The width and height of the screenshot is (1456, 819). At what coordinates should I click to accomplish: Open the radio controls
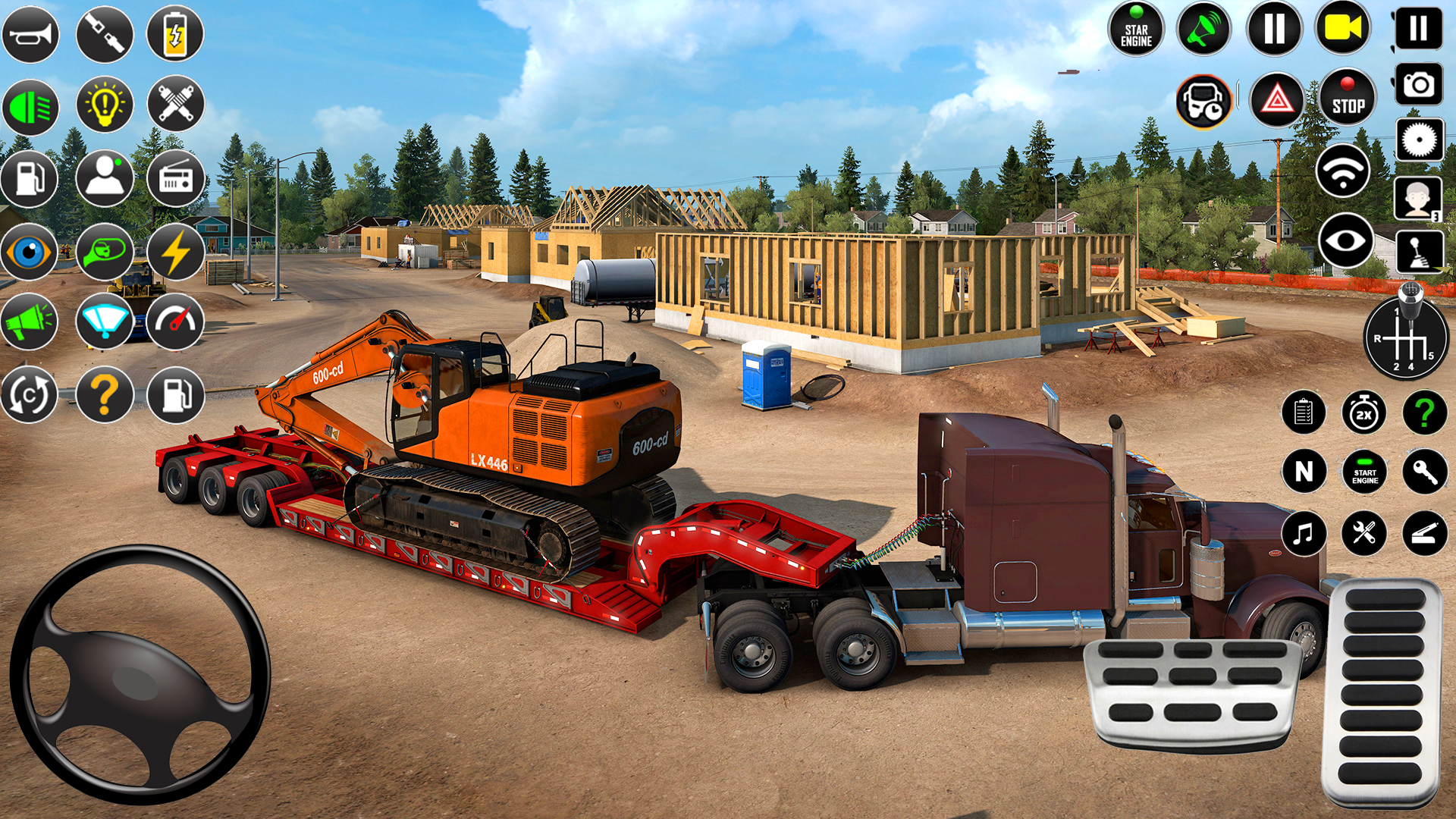(176, 180)
